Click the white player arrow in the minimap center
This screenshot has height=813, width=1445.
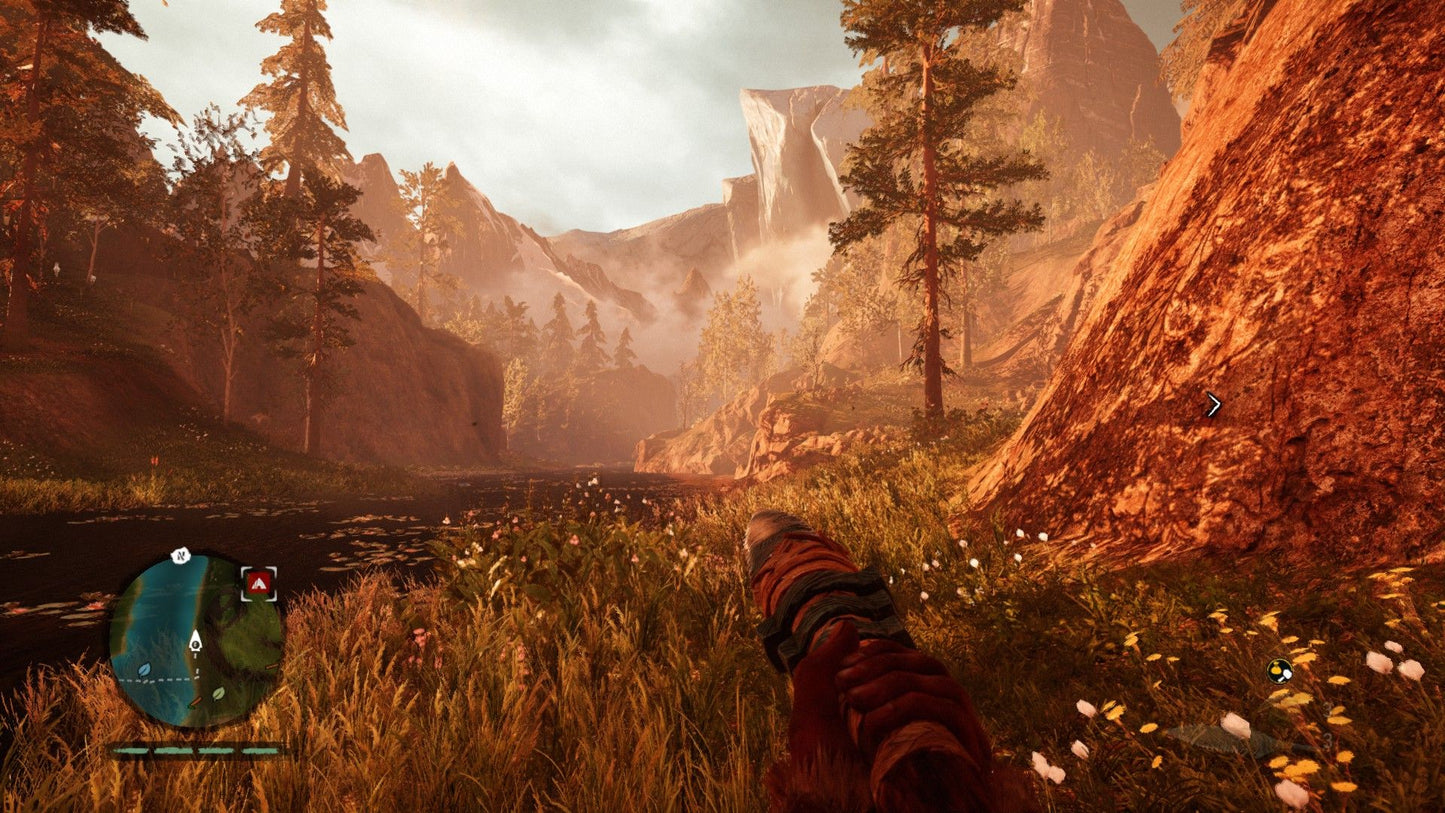[x=195, y=642]
